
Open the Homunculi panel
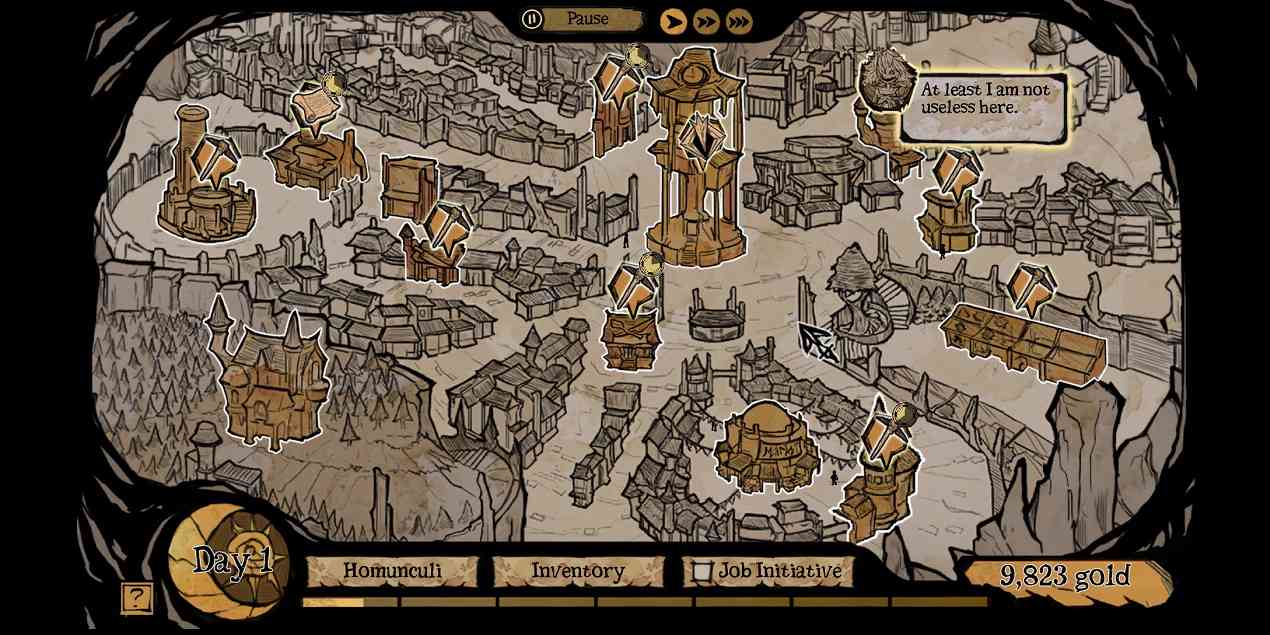click(x=392, y=571)
